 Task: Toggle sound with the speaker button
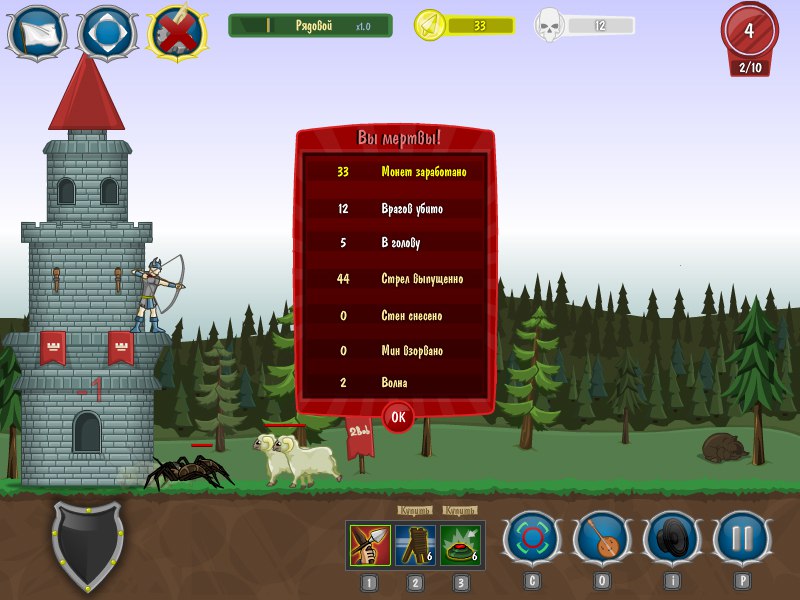[671, 540]
